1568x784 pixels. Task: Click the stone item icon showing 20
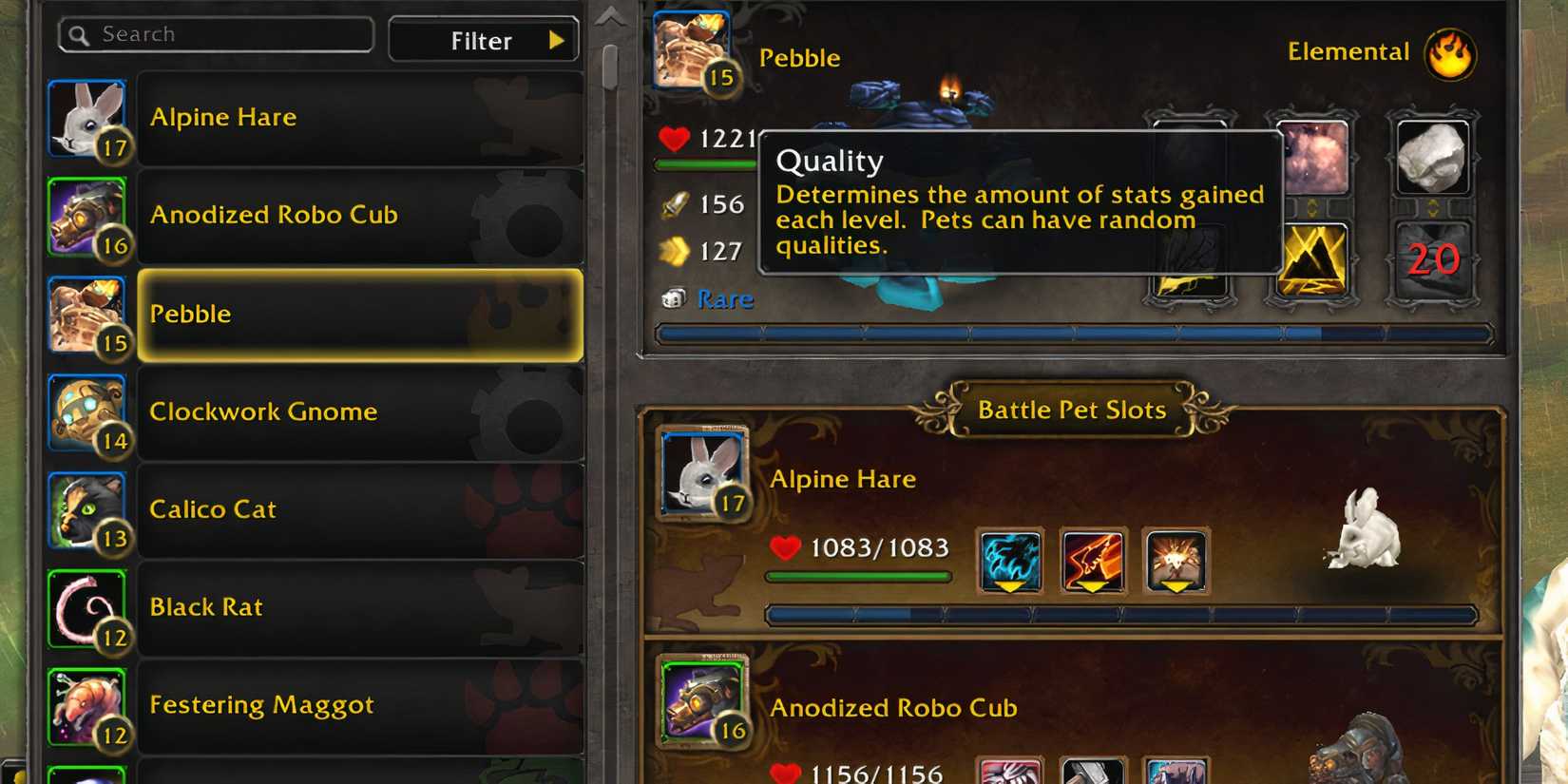(1431, 258)
